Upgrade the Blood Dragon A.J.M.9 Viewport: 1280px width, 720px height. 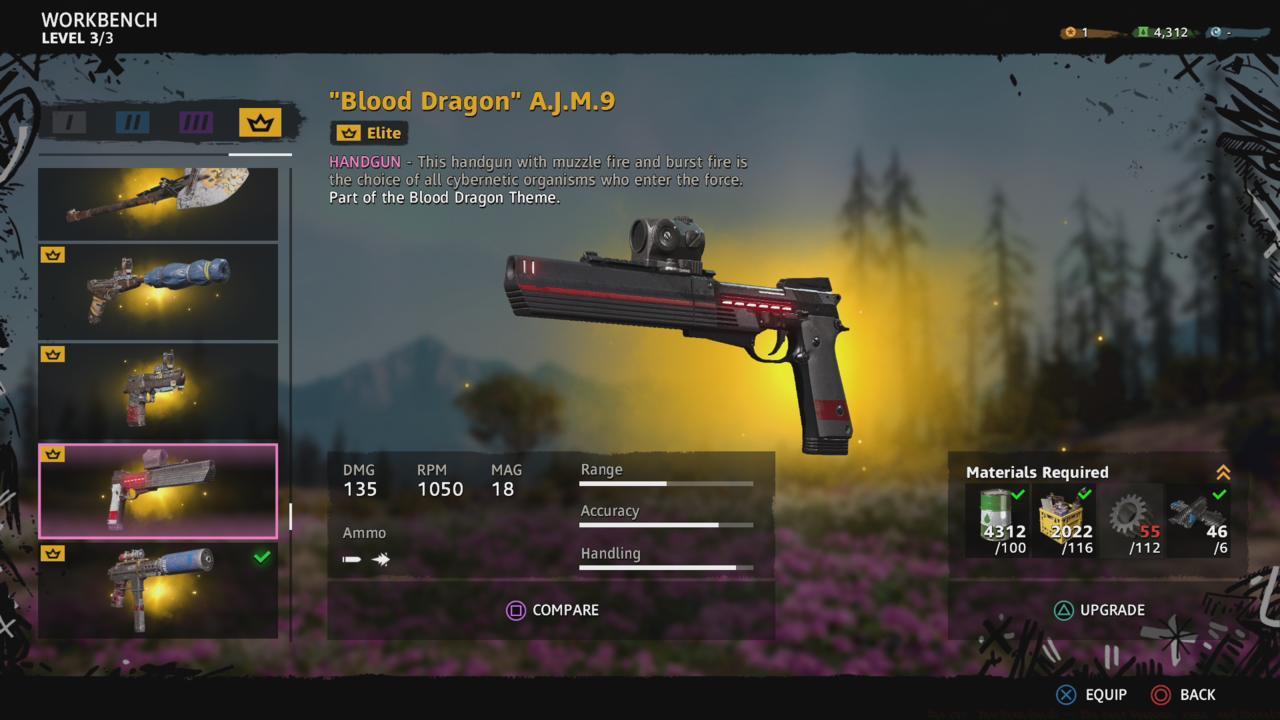coord(1098,610)
